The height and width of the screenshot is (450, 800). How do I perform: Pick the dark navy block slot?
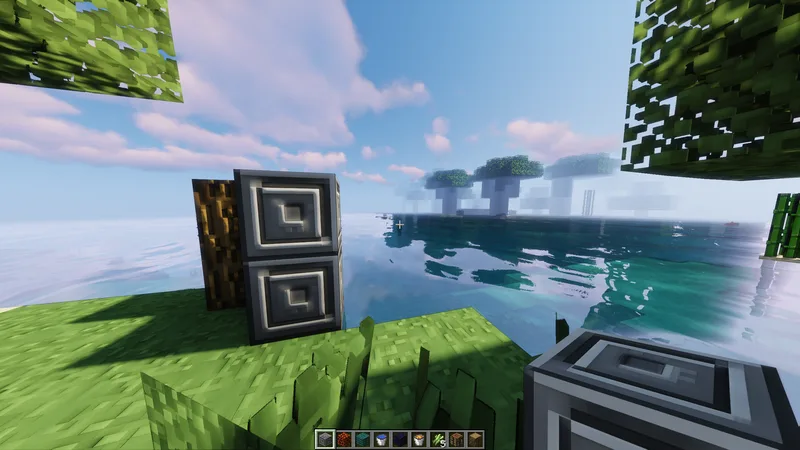[x=400, y=439]
